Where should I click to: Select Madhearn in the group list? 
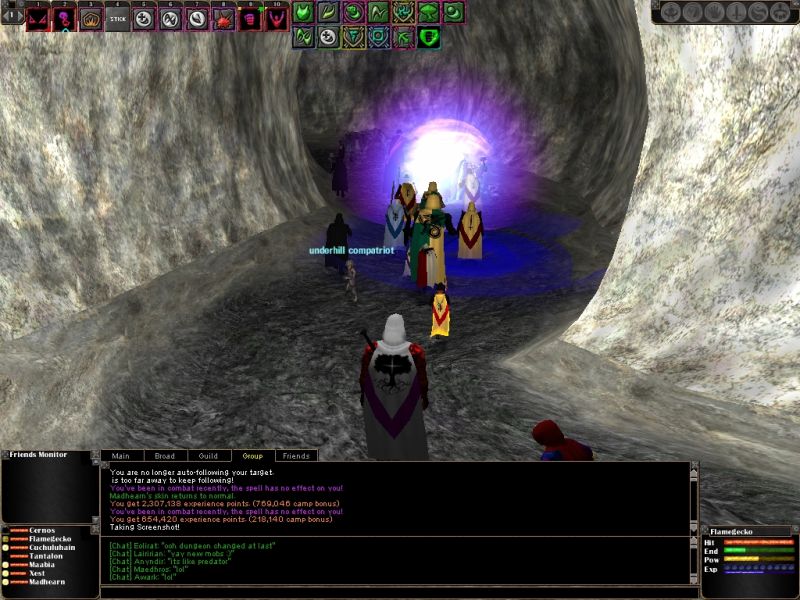[47, 581]
